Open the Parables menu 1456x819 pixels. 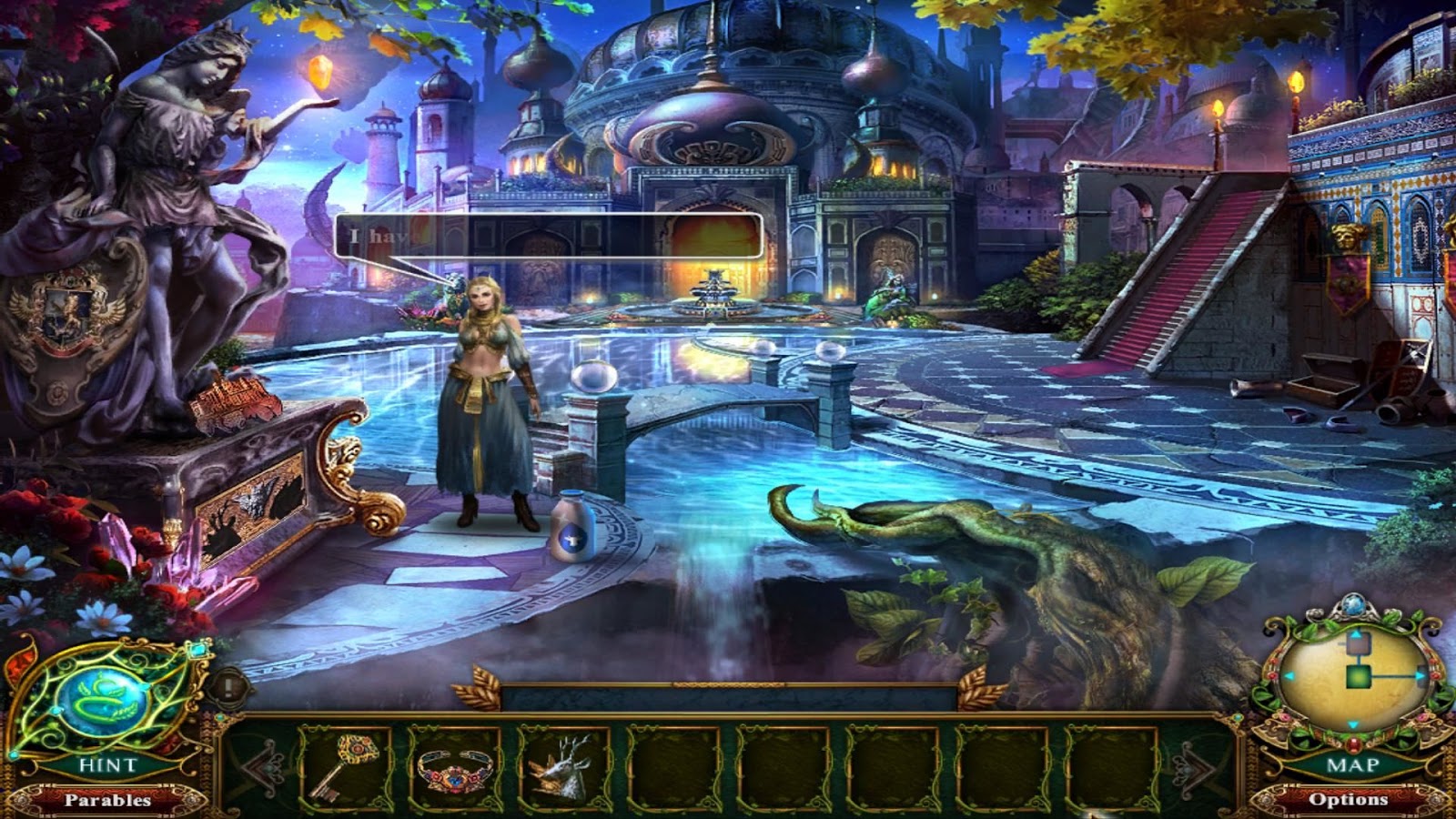click(107, 802)
